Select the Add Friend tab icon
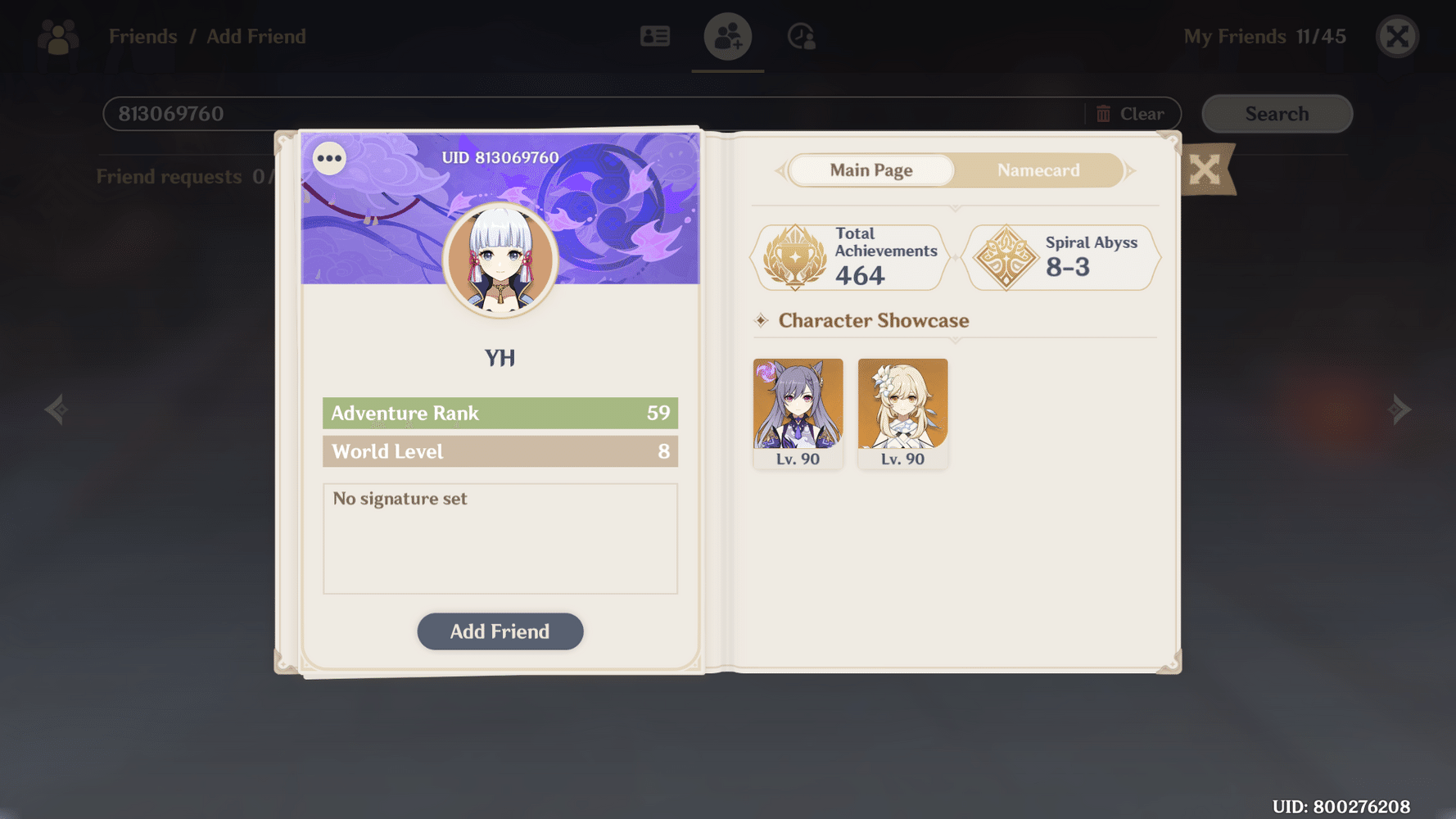Viewport: 1456px width, 819px height. click(x=727, y=36)
